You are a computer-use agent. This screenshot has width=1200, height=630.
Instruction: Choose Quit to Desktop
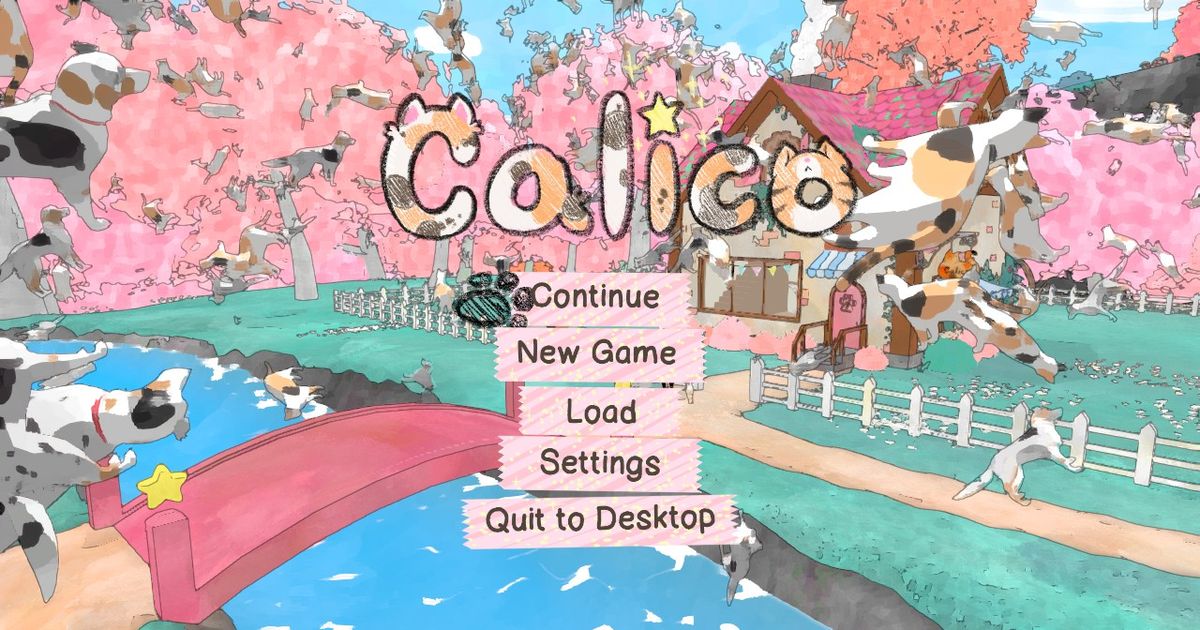click(599, 519)
